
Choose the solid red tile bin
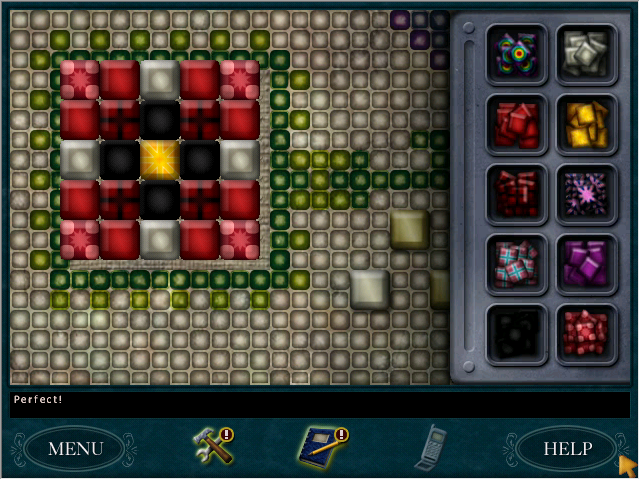coord(517,123)
